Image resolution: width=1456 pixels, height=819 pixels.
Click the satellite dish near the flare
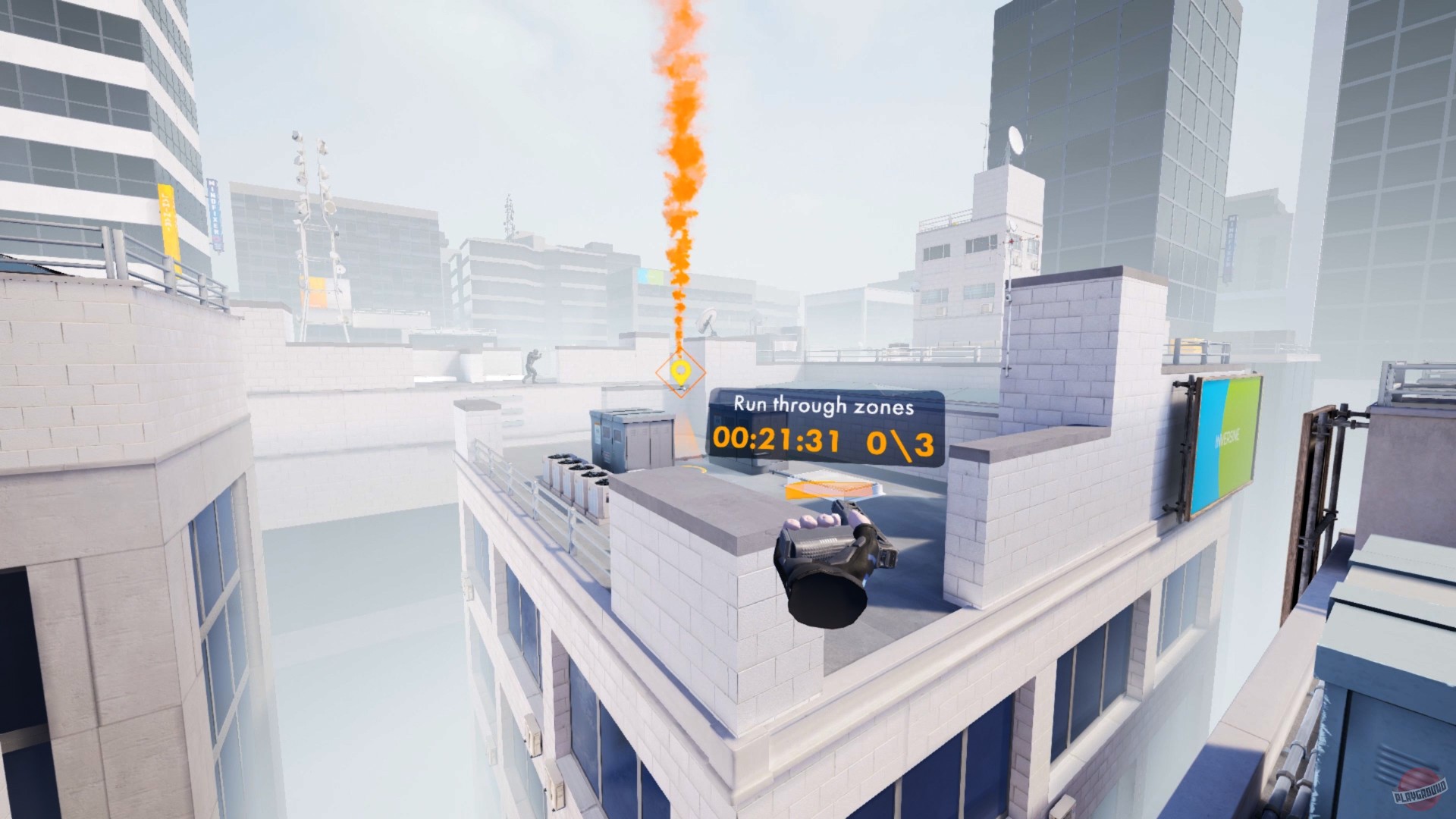tap(707, 322)
